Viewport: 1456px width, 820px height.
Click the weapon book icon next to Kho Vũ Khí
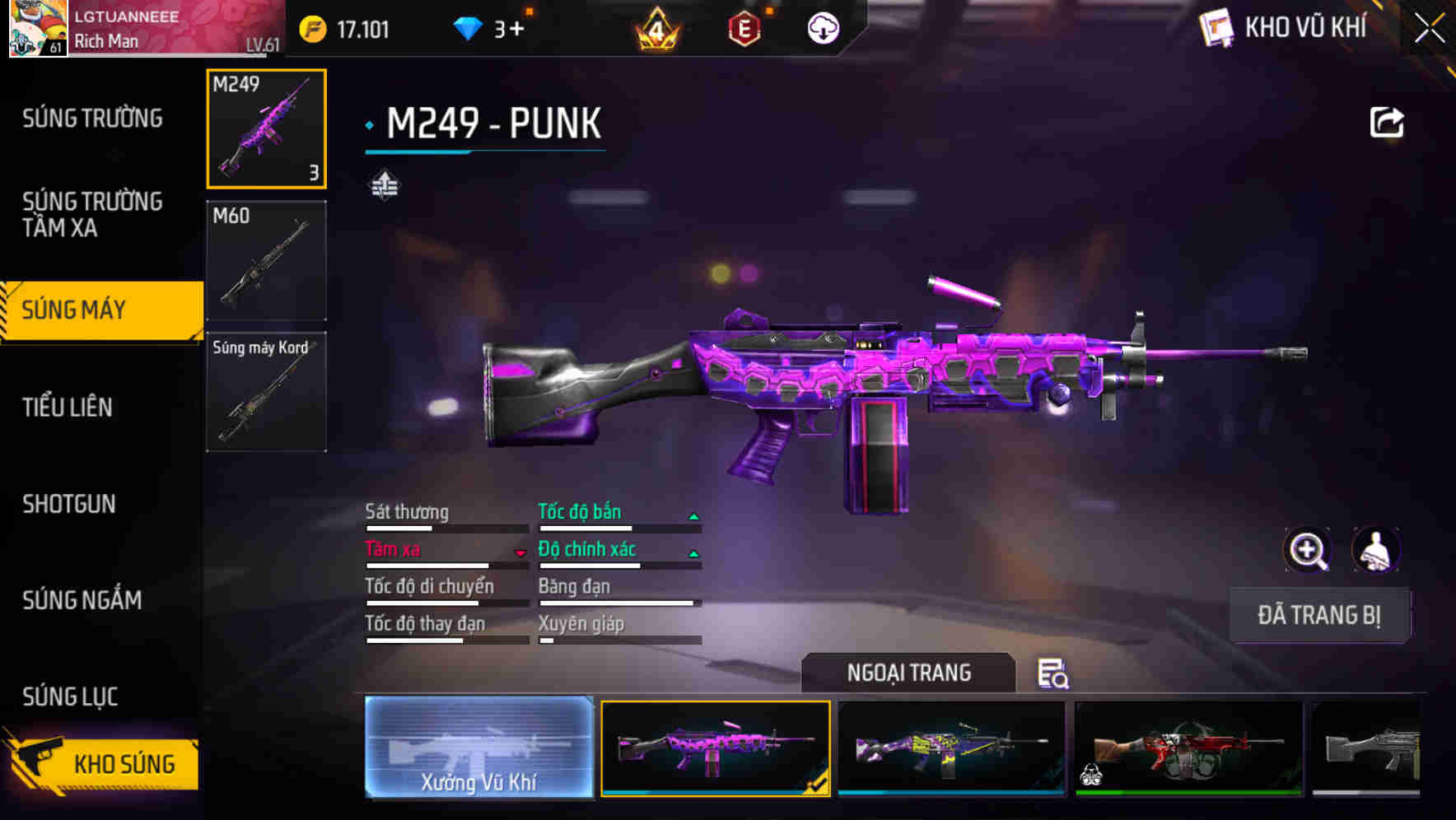(x=1216, y=27)
